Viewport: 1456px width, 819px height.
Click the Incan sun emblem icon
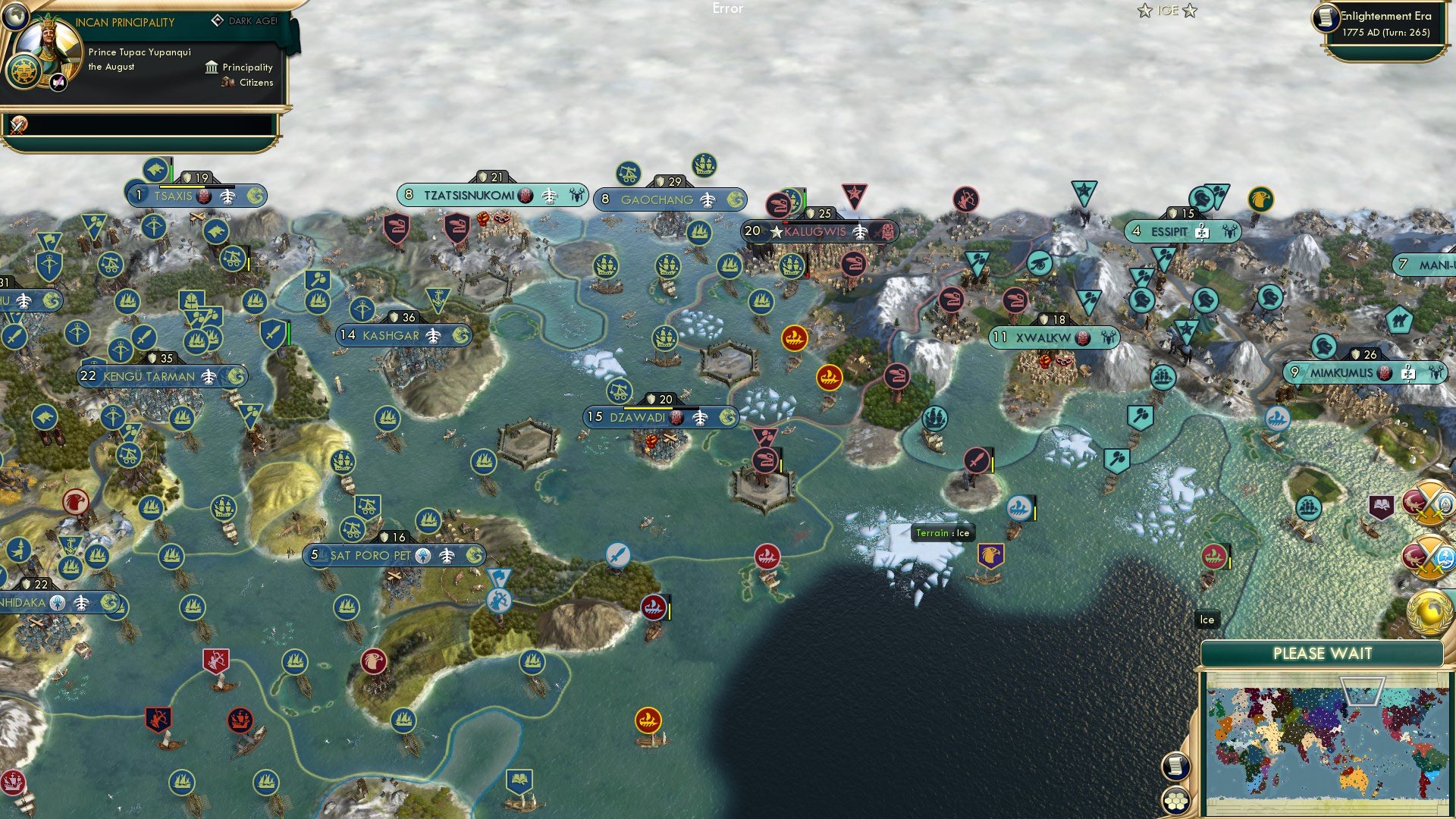(x=24, y=73)
